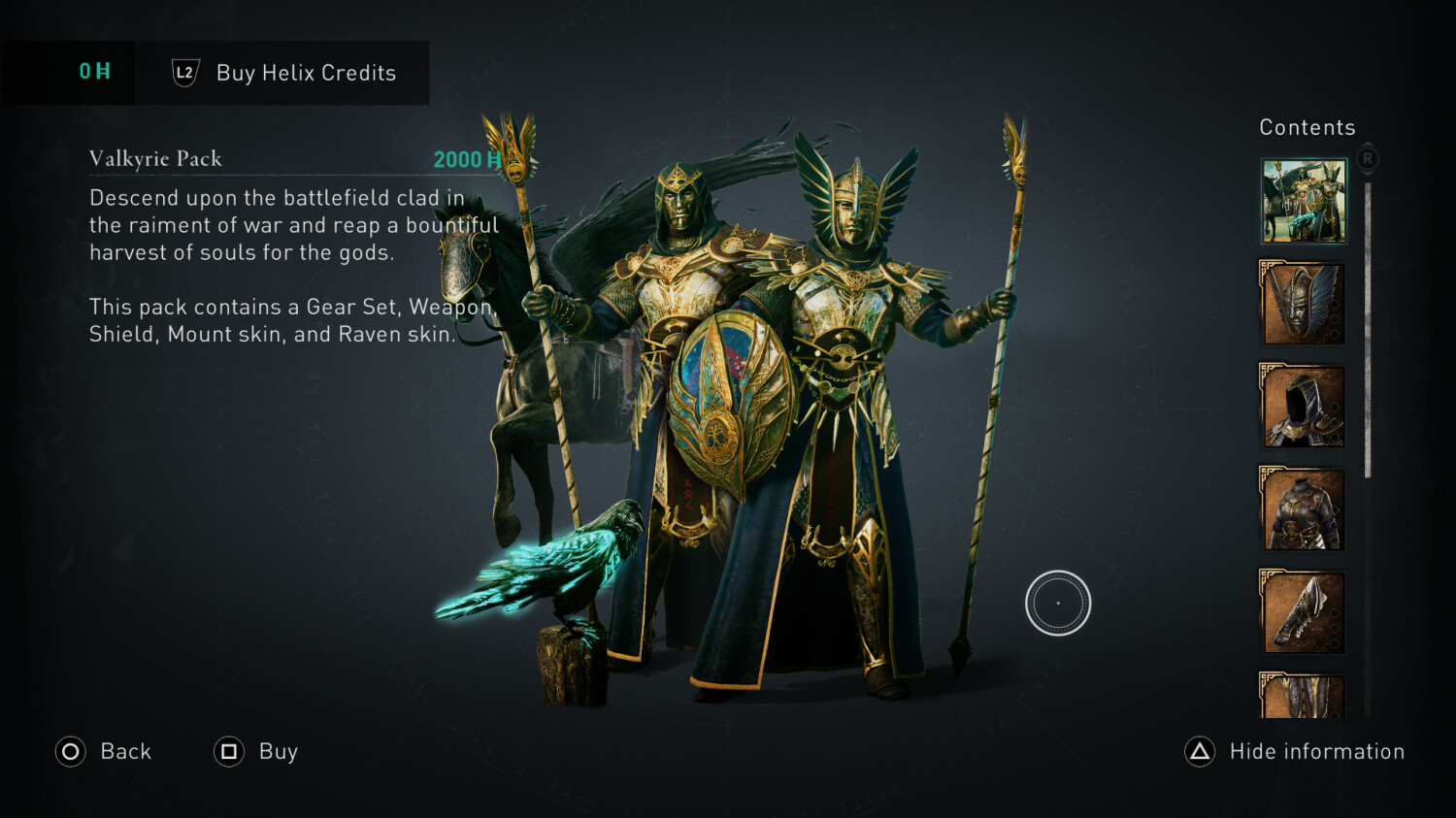Hide information panel
Screen dimensions: 1456x818
1295,752
